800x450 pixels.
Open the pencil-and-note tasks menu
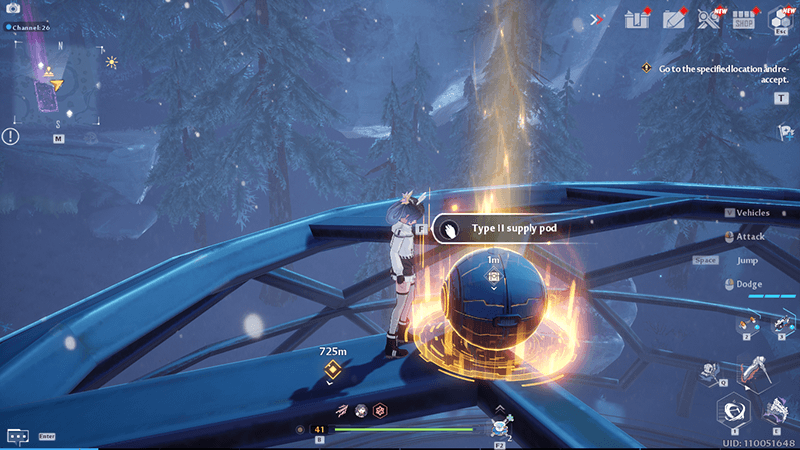pos(673,19)
